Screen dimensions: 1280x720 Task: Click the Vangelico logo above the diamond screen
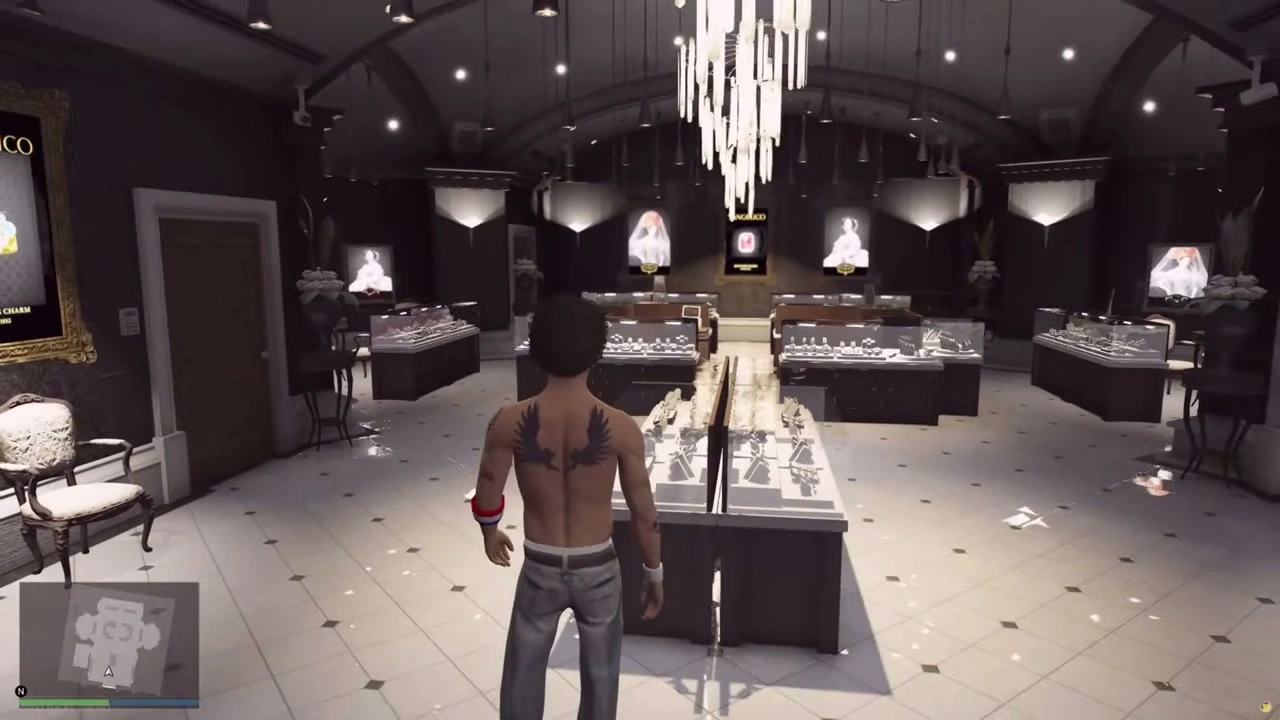click(748, 215)
